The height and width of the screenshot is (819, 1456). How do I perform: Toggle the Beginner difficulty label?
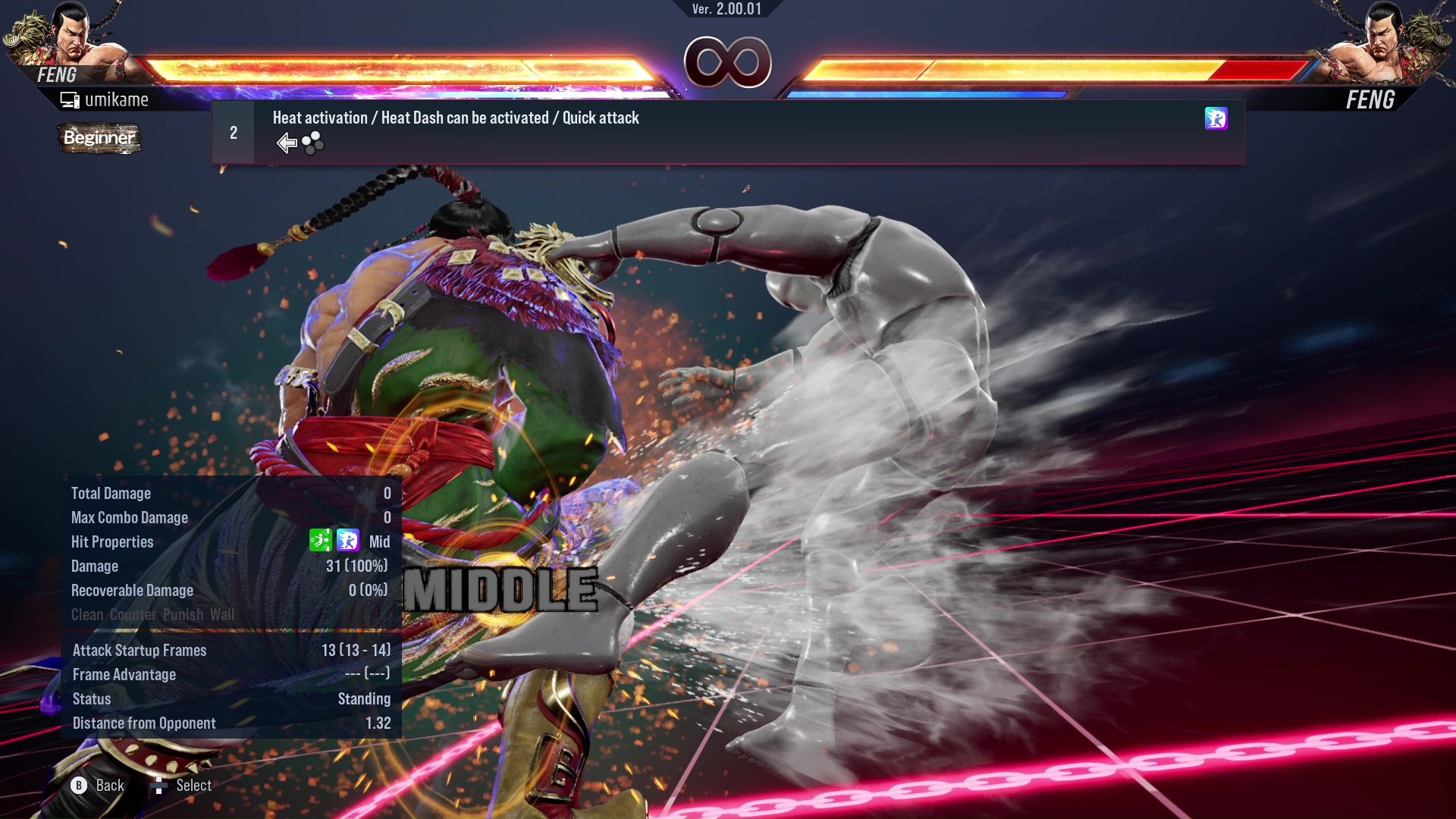pos(99,138)
